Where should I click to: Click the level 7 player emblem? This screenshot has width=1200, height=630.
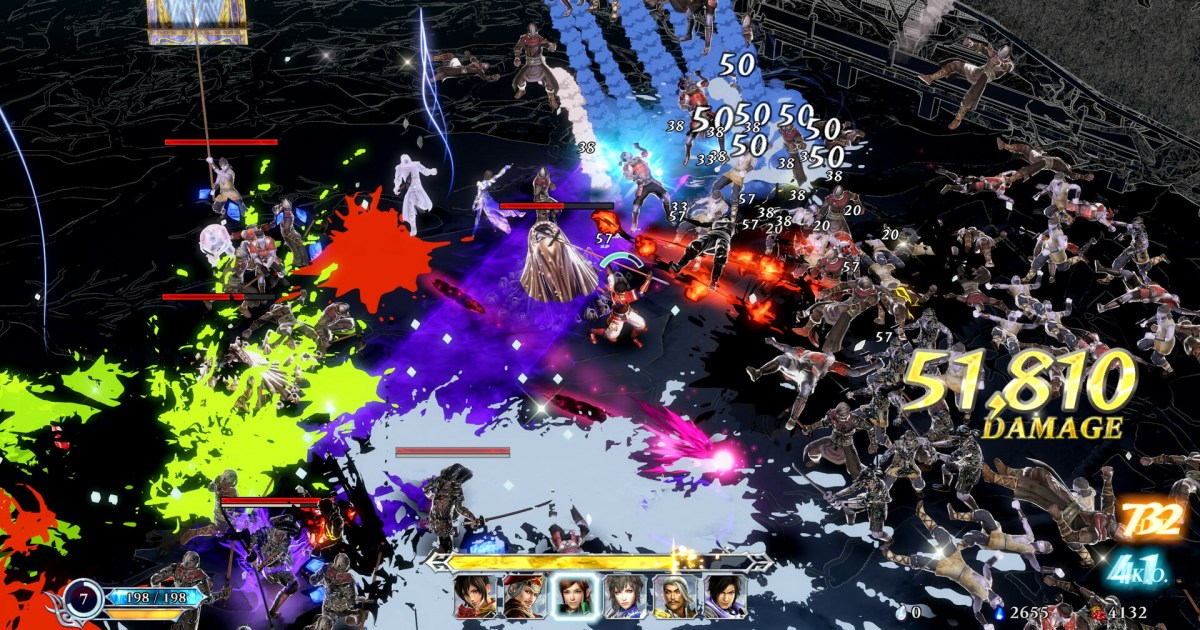pyautogui.click(x=82, y=598)
